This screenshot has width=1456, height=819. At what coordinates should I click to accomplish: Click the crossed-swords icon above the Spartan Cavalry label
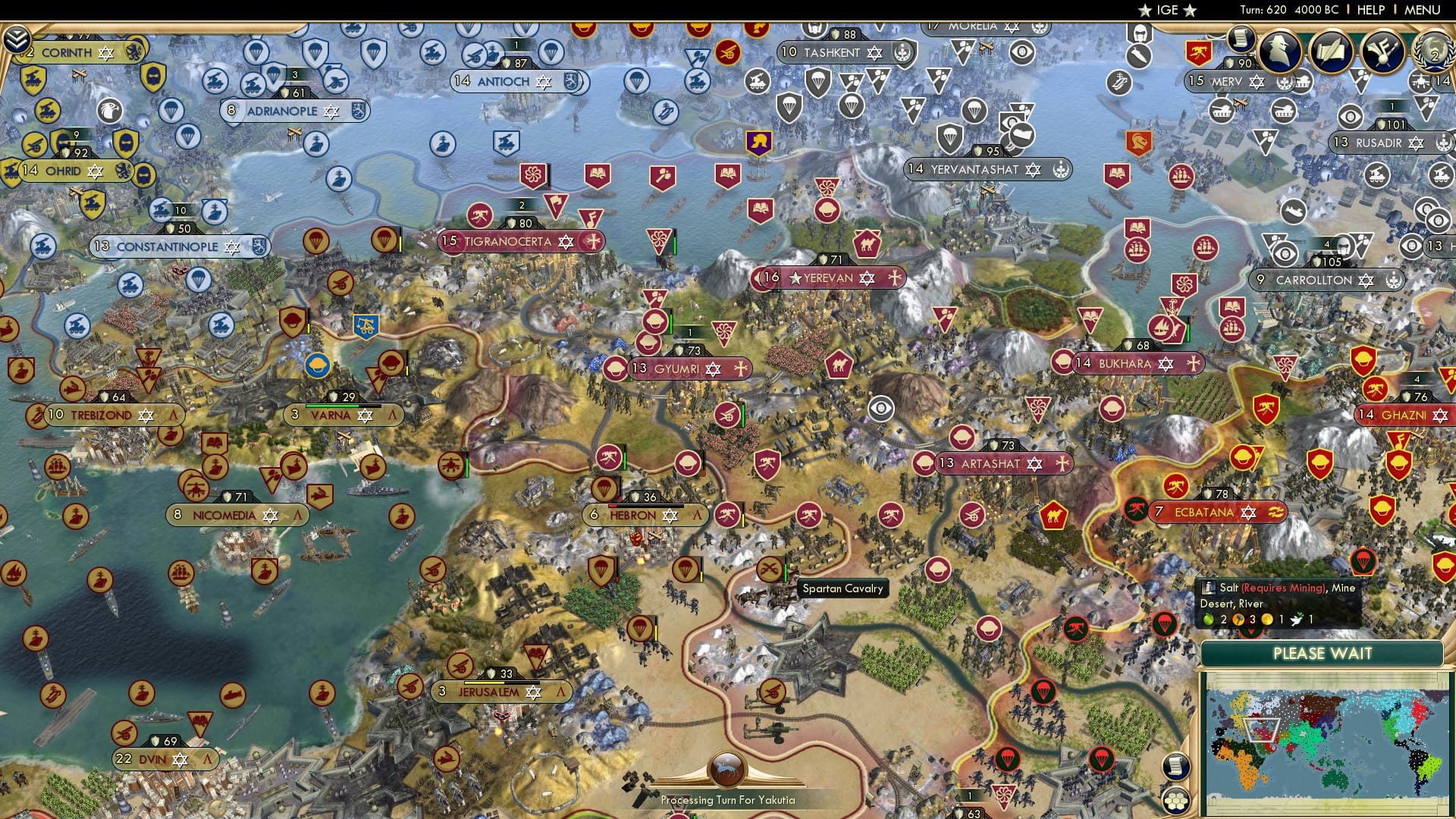(769, 568)
